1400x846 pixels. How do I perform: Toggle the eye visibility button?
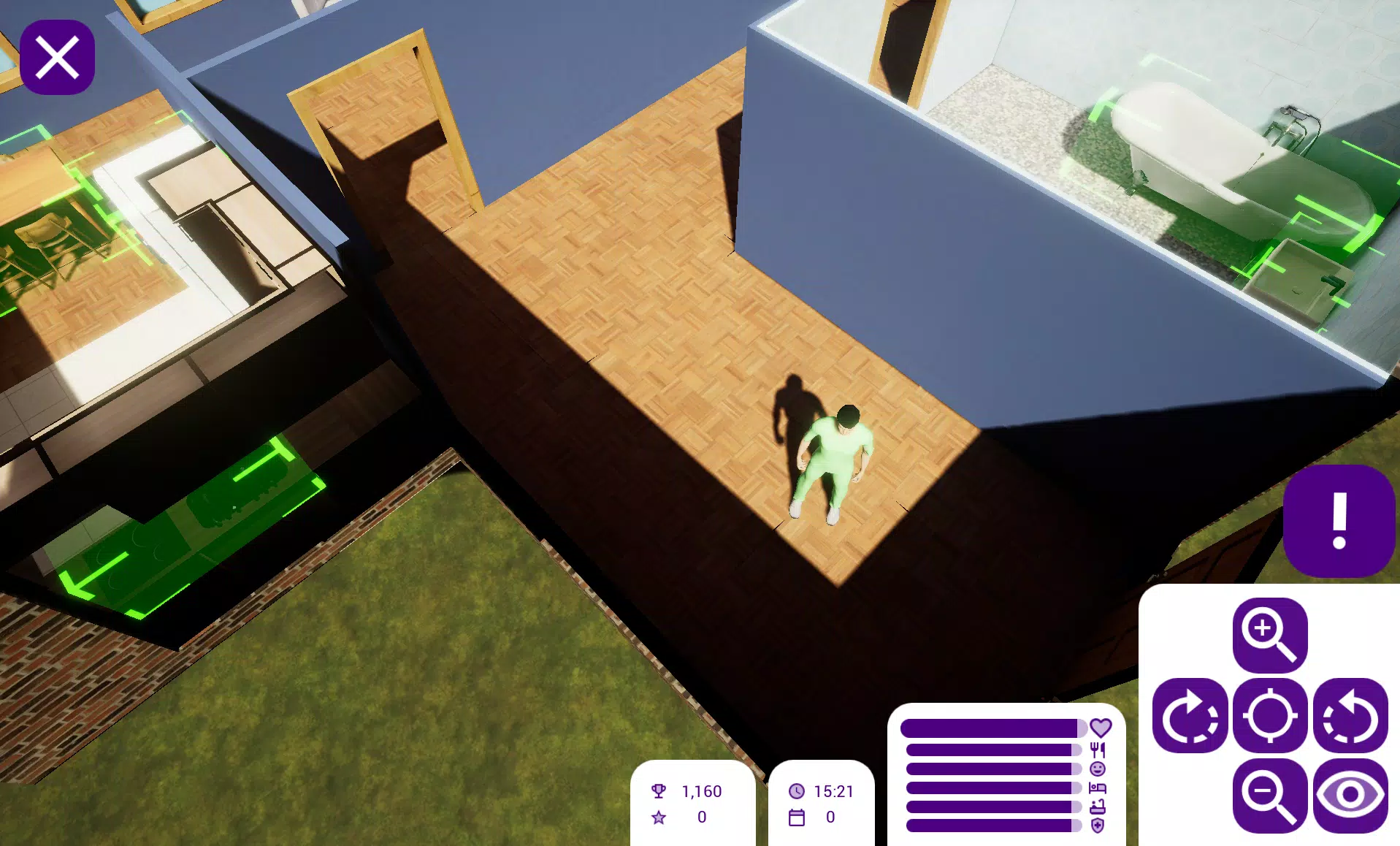(x=1350, y=796)
